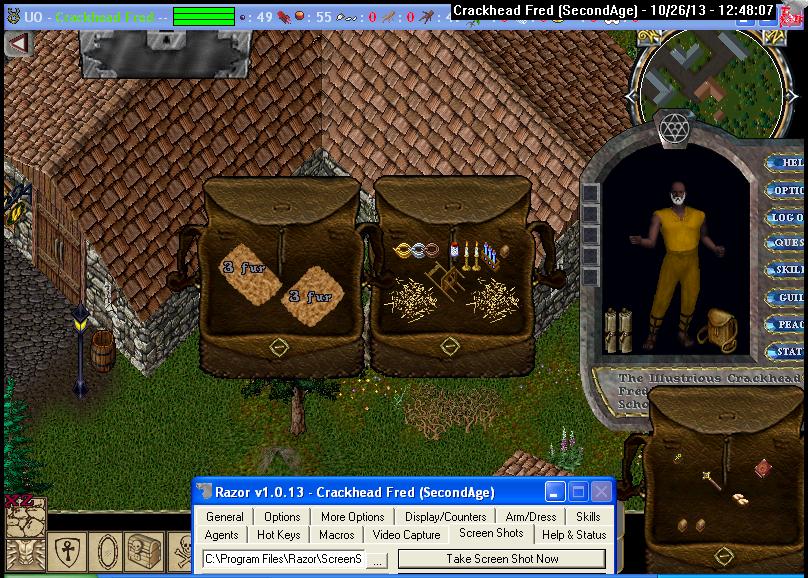Open the Help button on the paperdoll
The height and width of the screenshot is (578, 808).
(x=789, y=163)
